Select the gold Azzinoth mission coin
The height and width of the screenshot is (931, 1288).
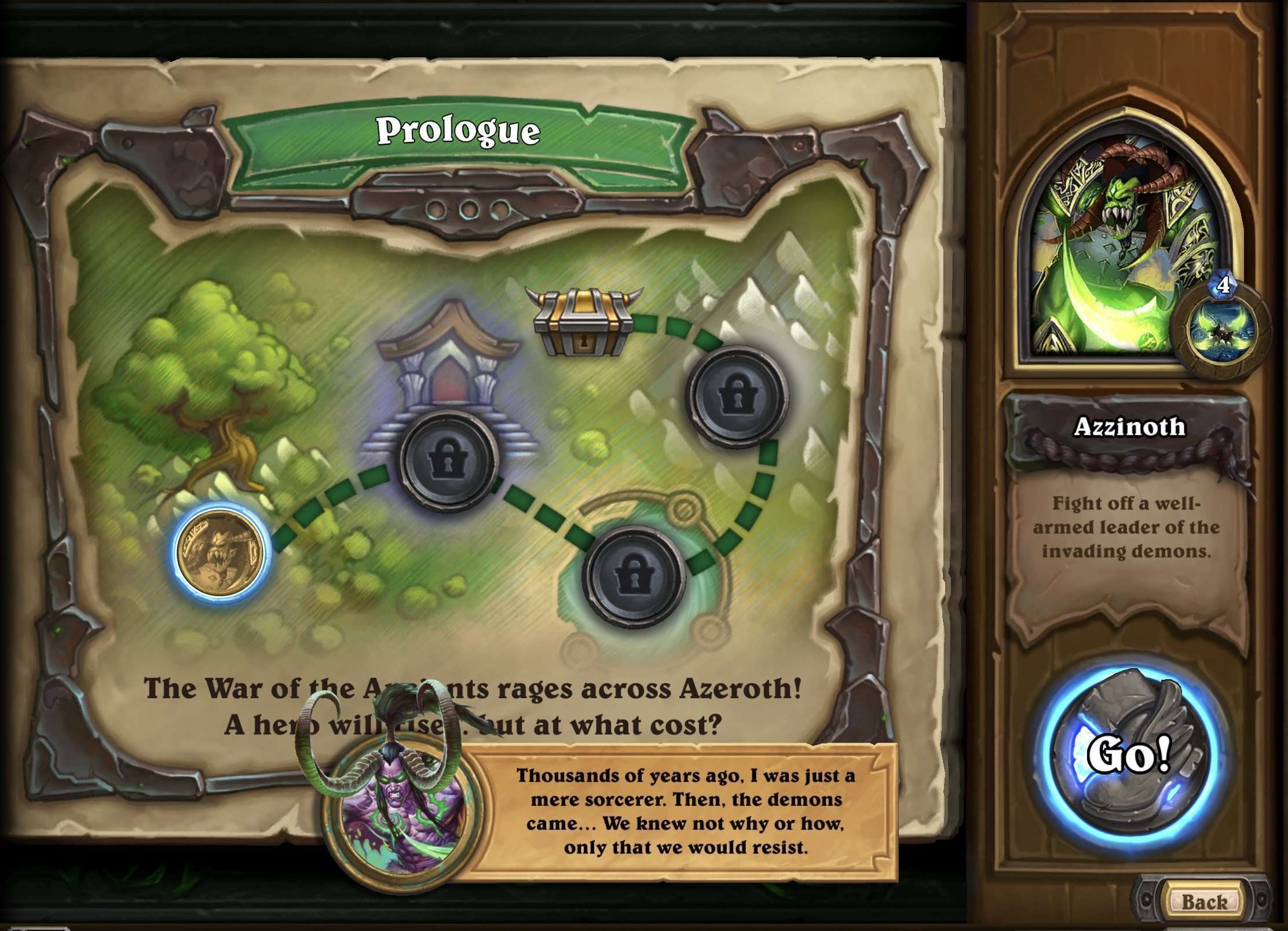click(219, 551)
